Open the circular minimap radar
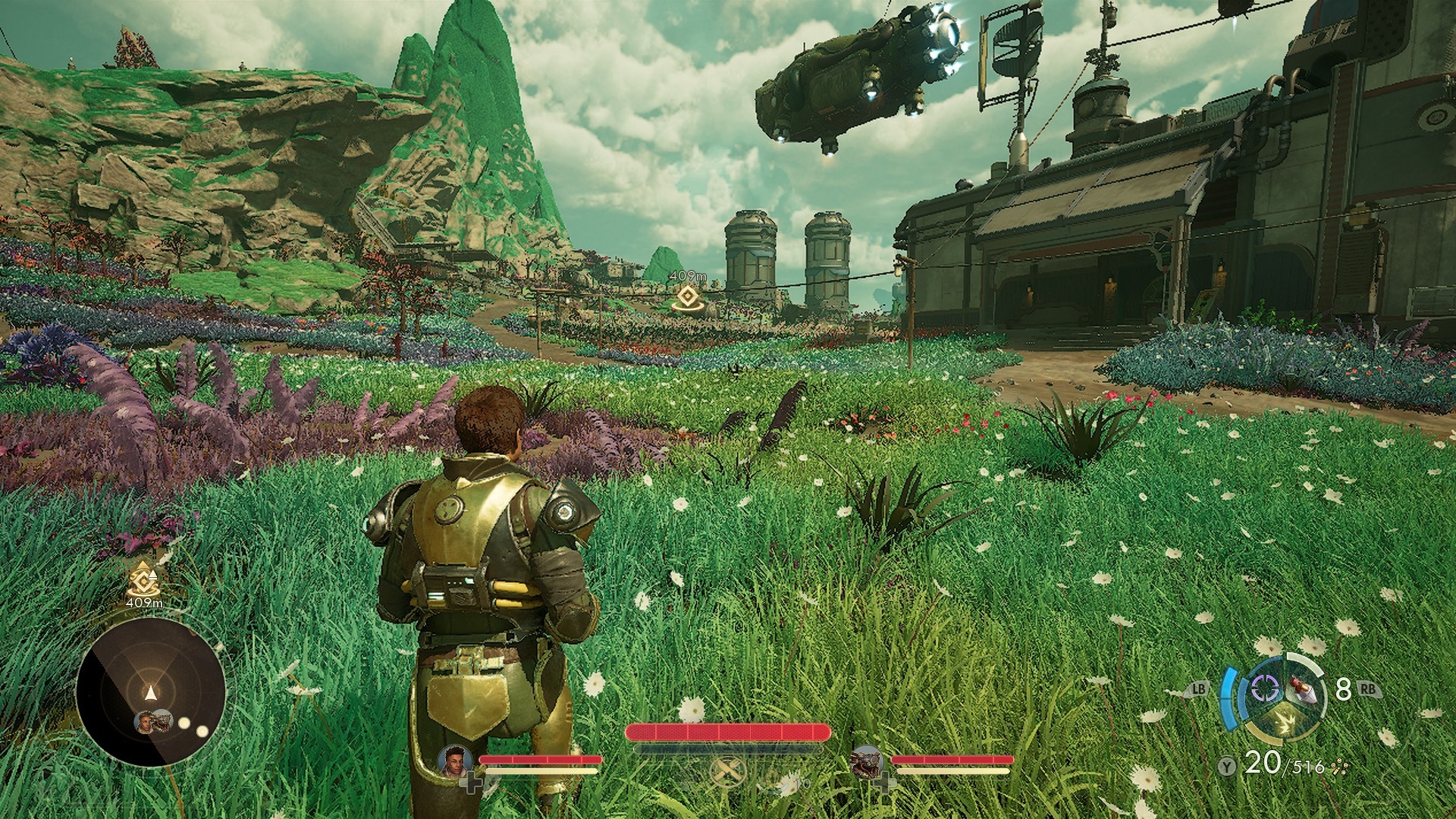The width and height of the screenshot is (1456, 819). 151,692
